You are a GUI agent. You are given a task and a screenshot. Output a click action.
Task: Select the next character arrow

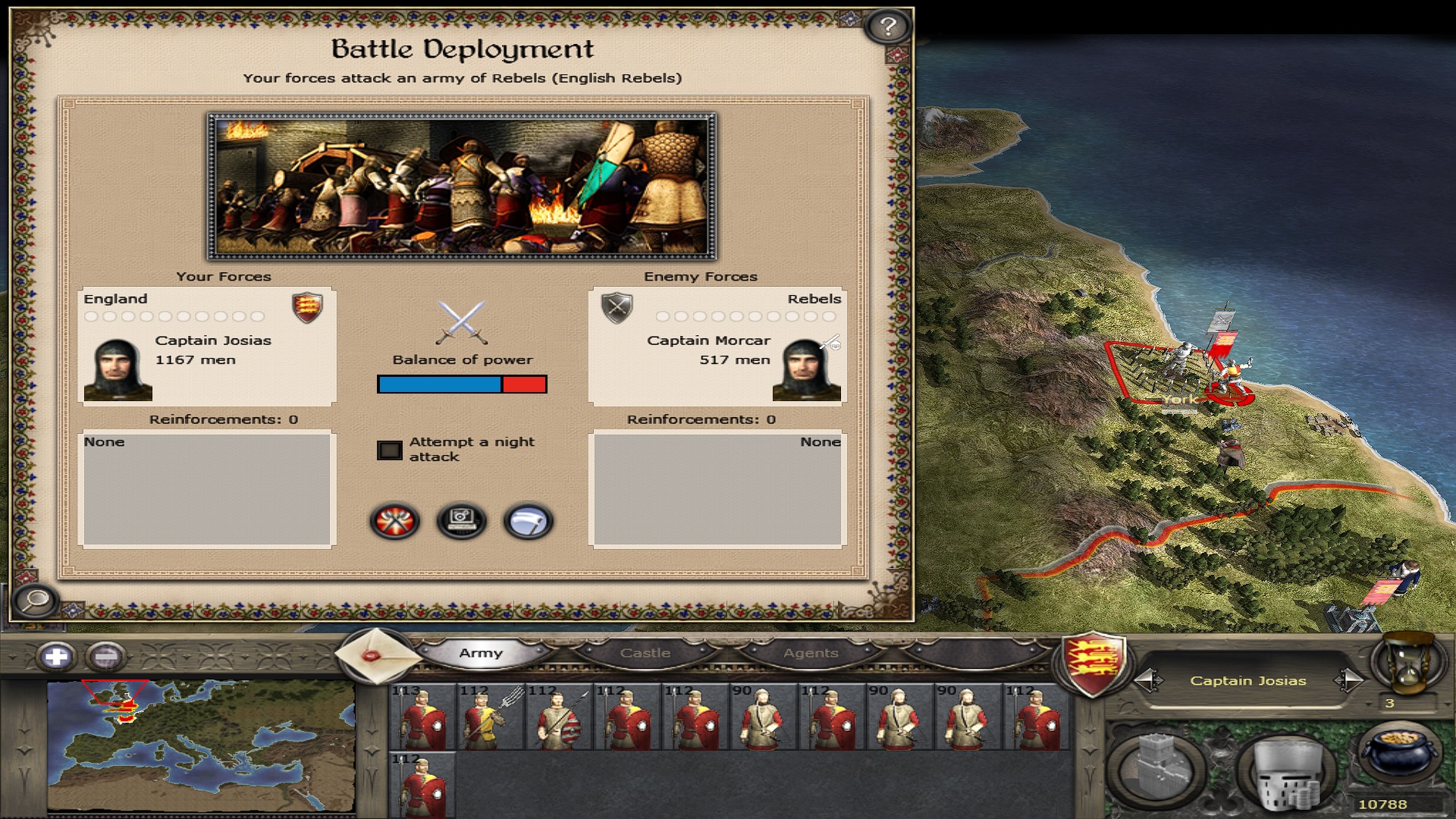click(x=1348, y=680)
